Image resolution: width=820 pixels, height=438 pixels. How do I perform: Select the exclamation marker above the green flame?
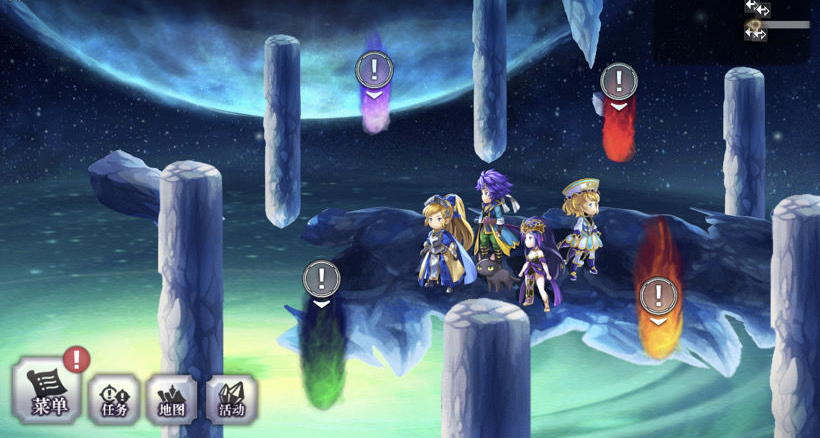click(x=321, y=277)
